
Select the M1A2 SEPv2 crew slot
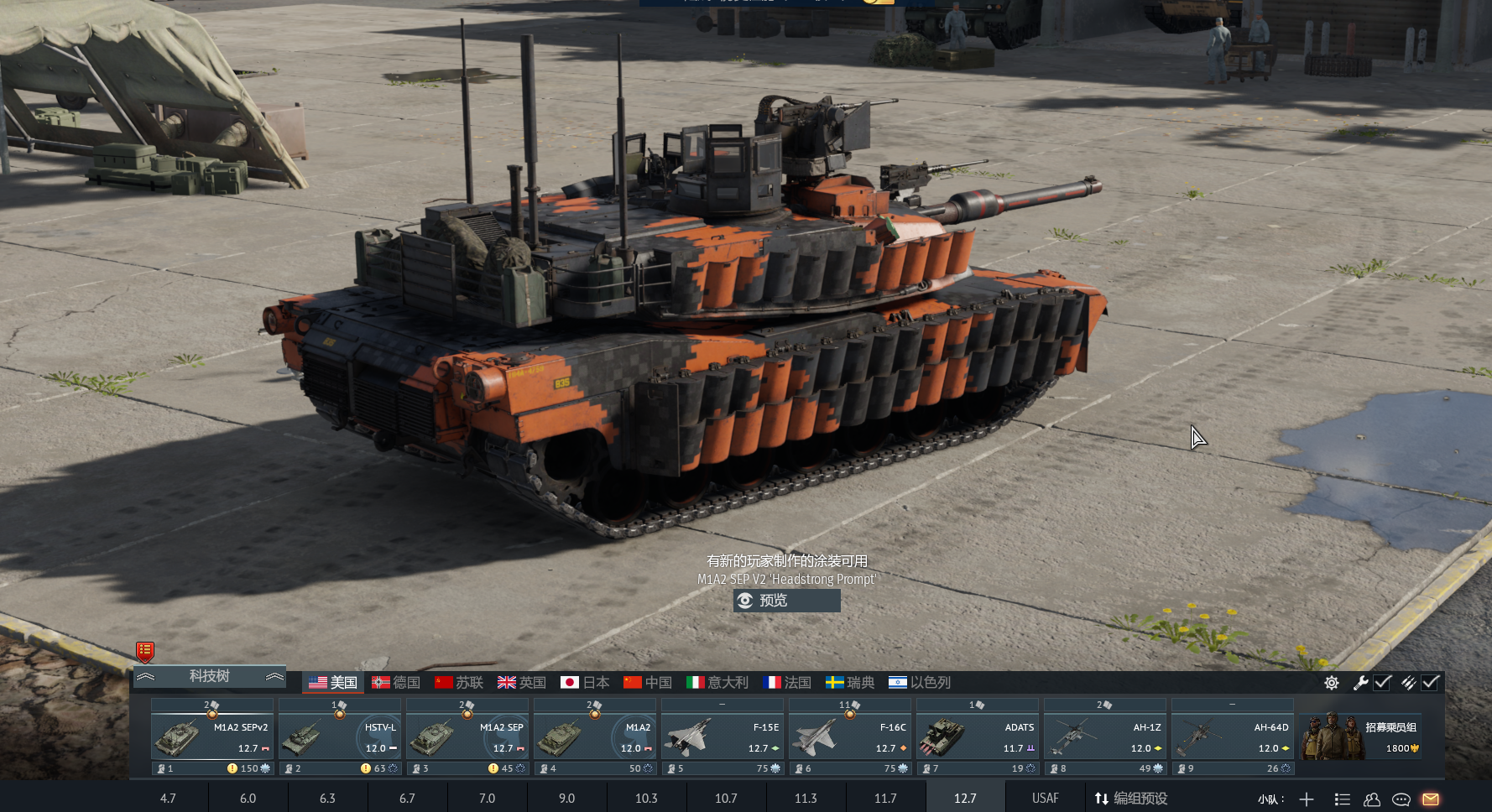pyautogui.click(x=212, y=737)
